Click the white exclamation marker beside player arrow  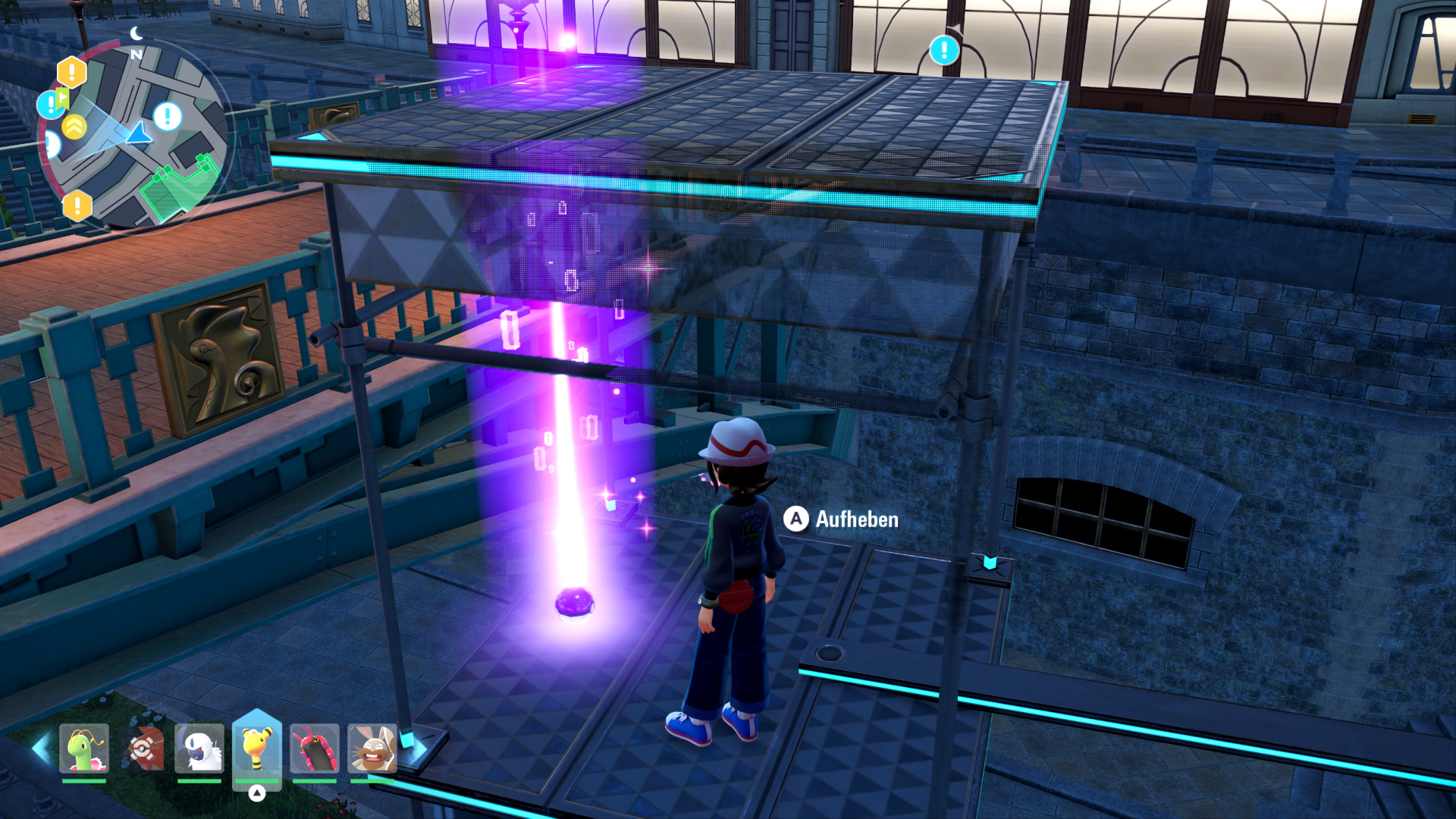click(168, 117)
